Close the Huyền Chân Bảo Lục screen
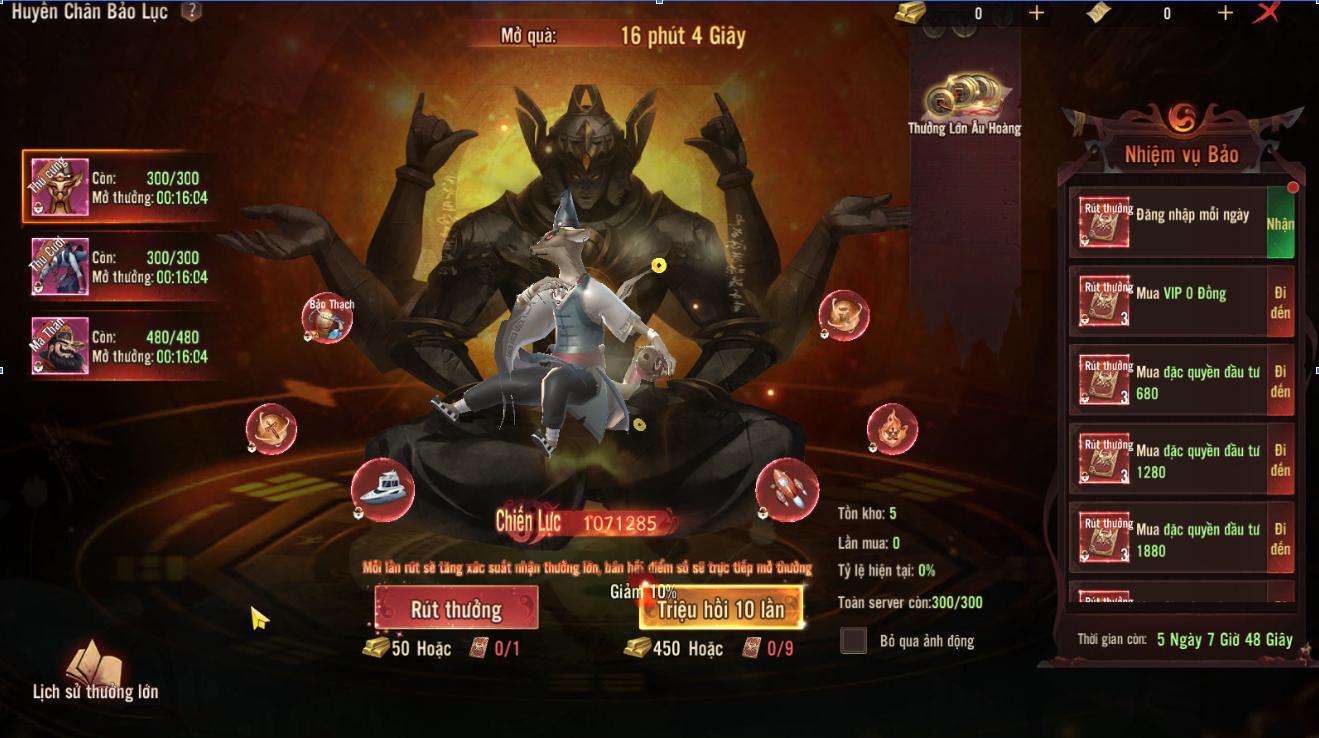This screenshot has width=1319, height=738. (x=1267, y=13)
